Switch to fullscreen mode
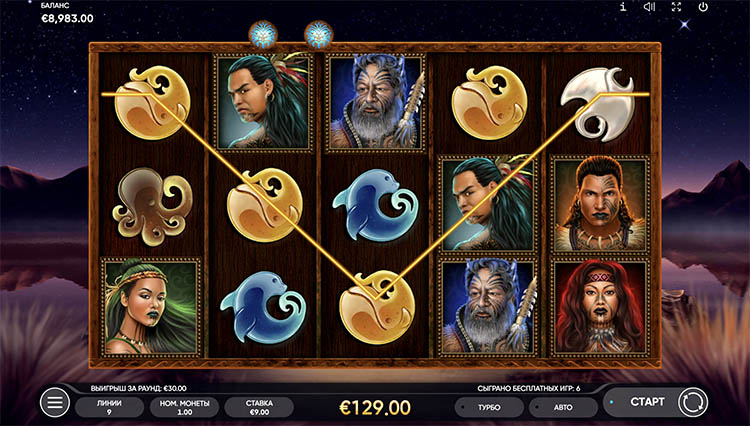750x426 pixels. point(676,7)
